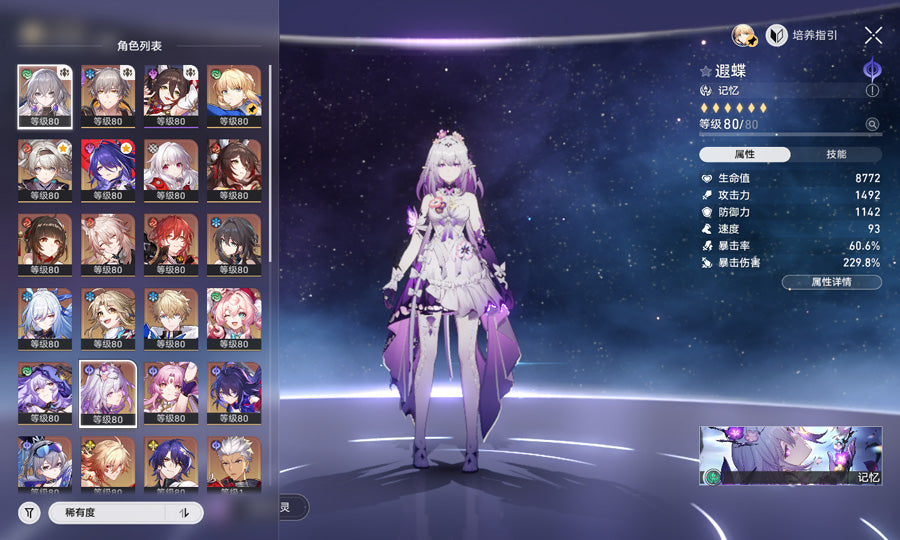Open the 稀有度 rarity sort dropdown
This screenshot has width=900, height=540.
[x=112, y=513]
